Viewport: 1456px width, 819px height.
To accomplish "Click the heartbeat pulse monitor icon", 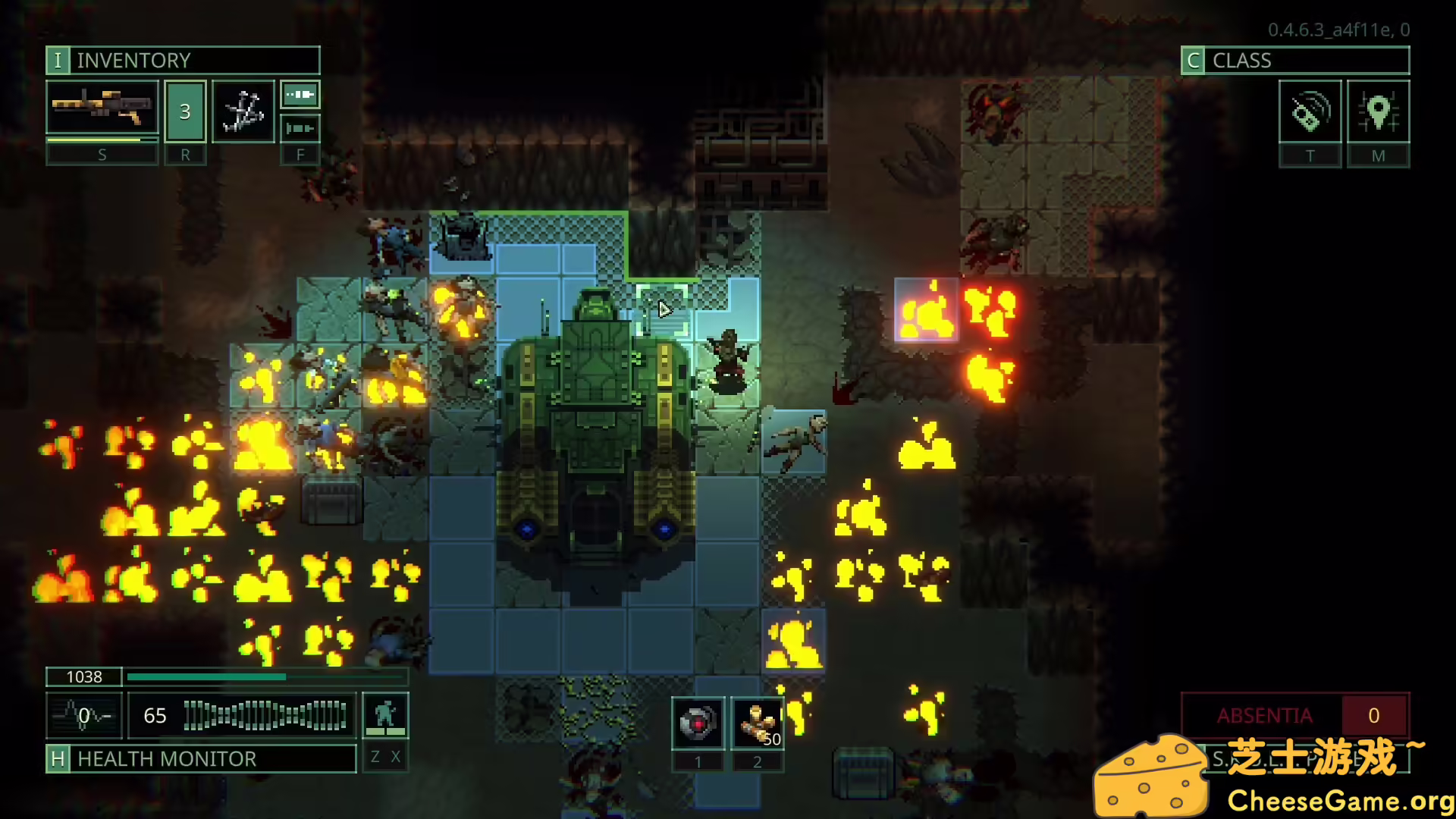I will [83, 715].
